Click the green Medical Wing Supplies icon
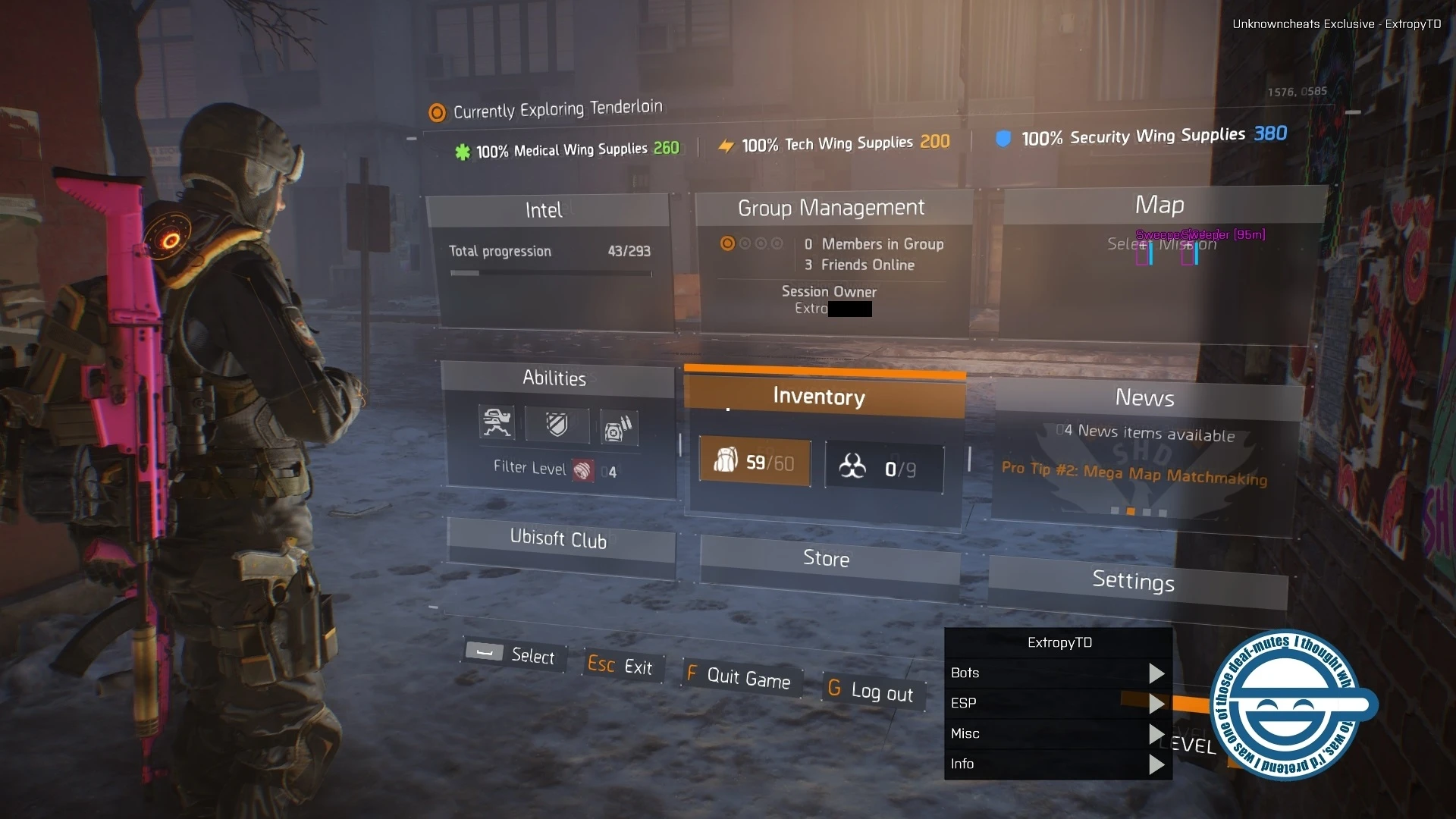 click(x=461, y=150)
